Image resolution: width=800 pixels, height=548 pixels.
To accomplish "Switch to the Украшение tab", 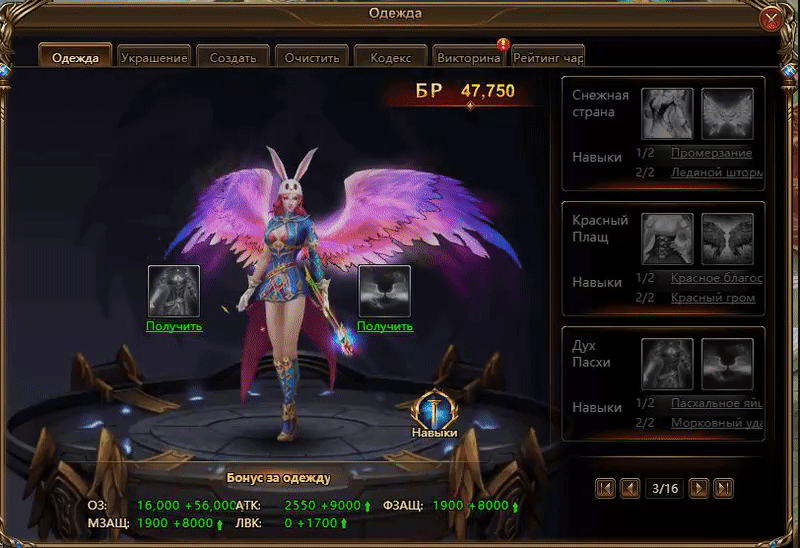I will pos(154,57).
